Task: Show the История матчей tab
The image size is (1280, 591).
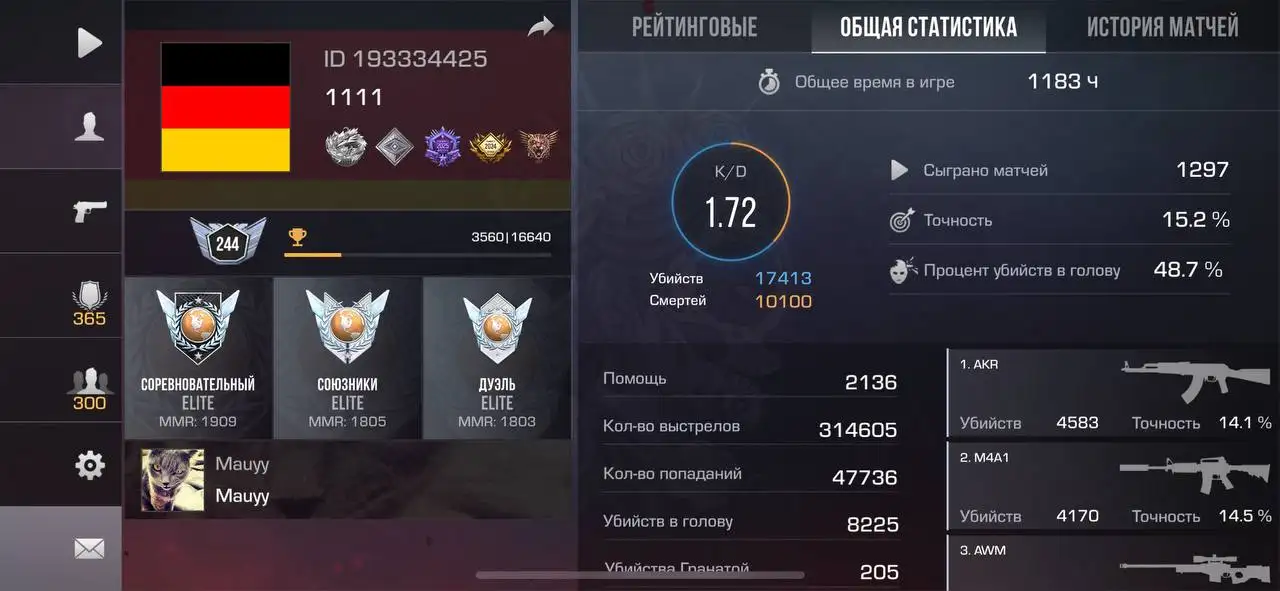Action: [1162, 26]
